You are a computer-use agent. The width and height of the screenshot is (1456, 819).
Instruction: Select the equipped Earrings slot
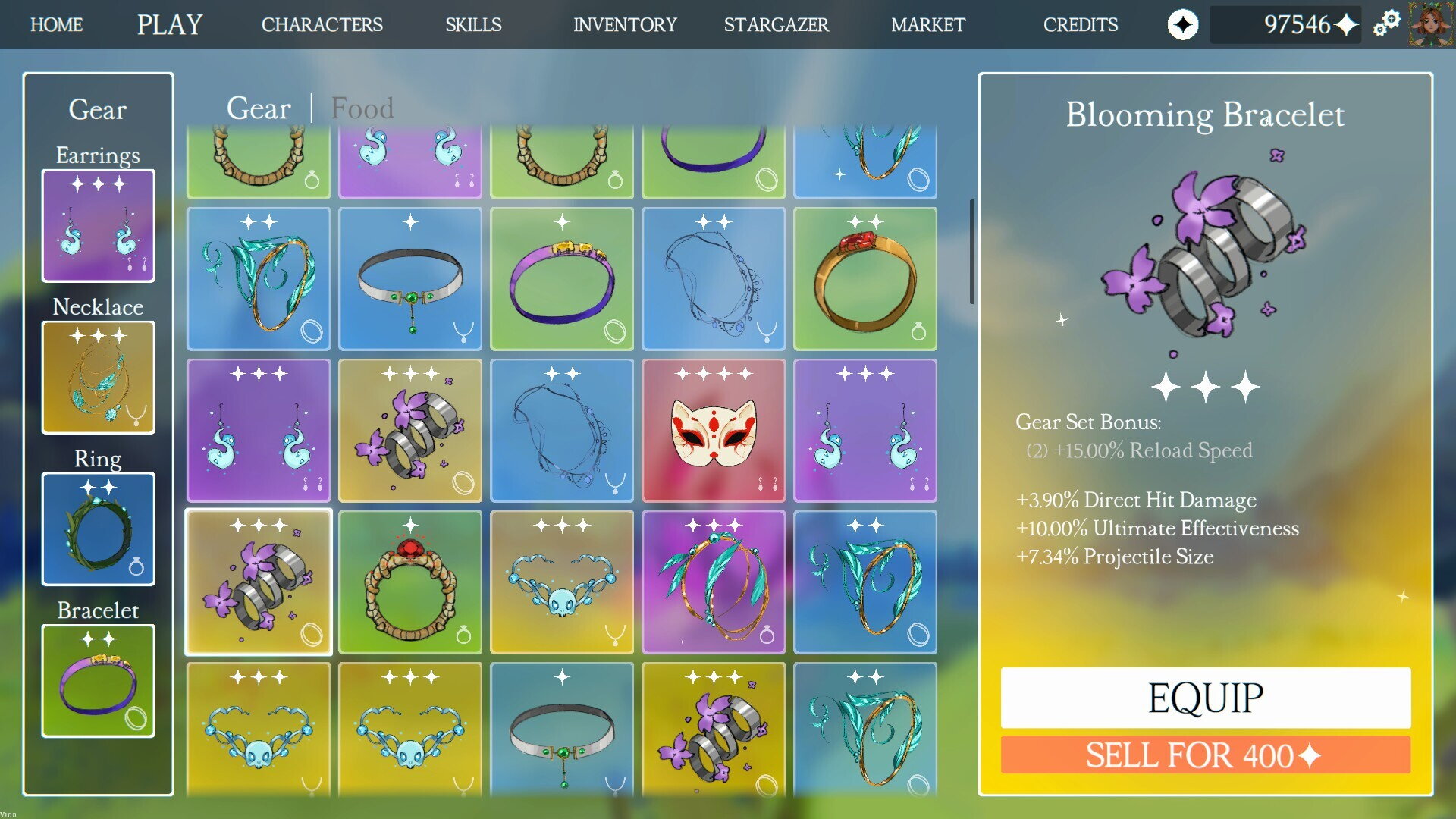click(99, 226)
